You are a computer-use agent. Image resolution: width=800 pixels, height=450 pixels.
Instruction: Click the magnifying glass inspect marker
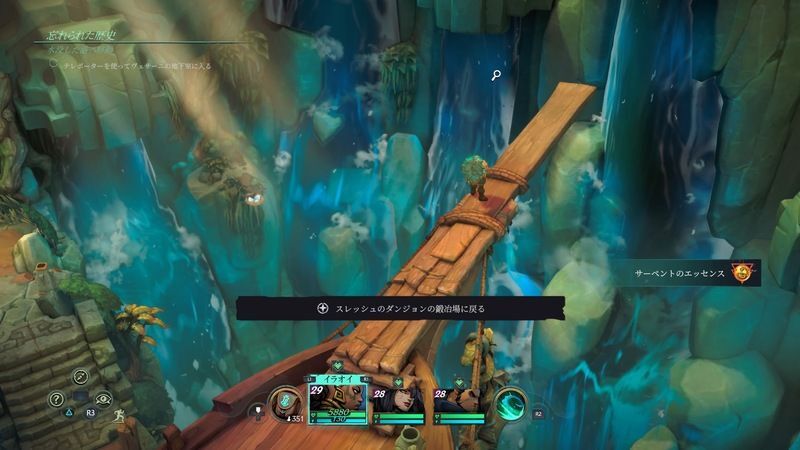pos(496,74)
